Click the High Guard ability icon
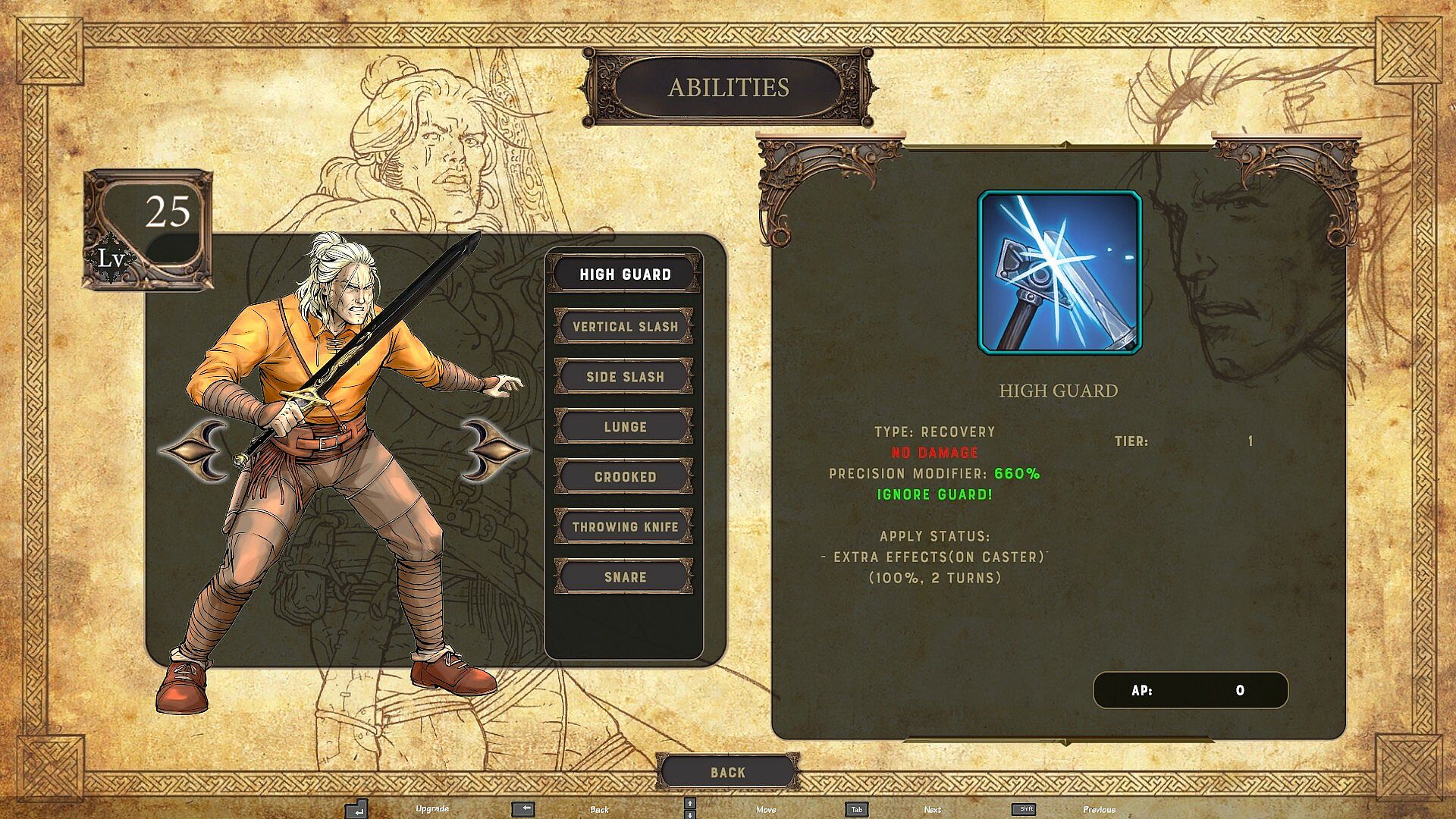Viewport: 1456px width, 819px height. (1059, 272)
